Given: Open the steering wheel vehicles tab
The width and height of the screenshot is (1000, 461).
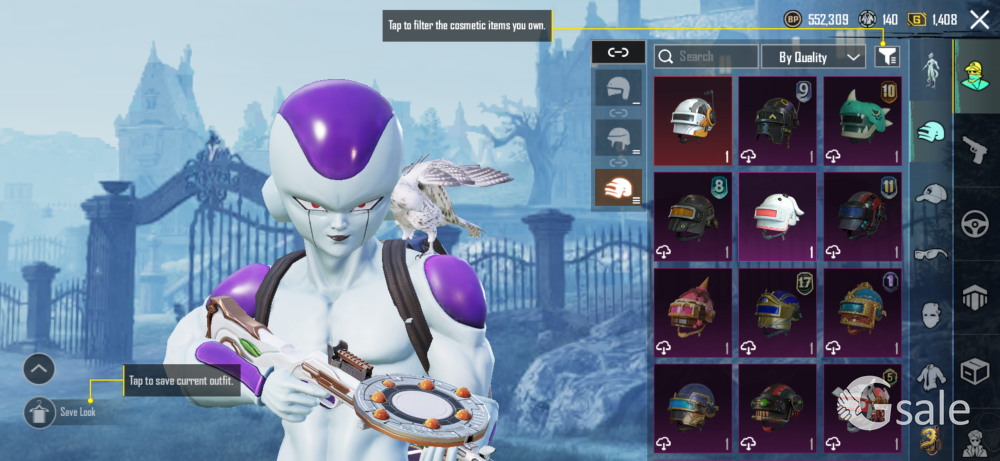Looking at the screenshot, I should point(975,224).
